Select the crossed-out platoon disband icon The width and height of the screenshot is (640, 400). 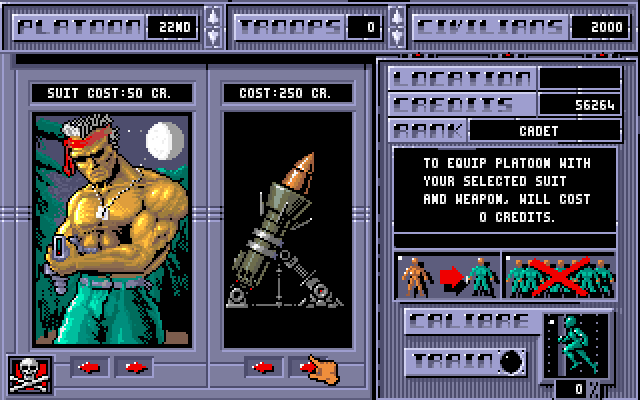tap(559, 277)
